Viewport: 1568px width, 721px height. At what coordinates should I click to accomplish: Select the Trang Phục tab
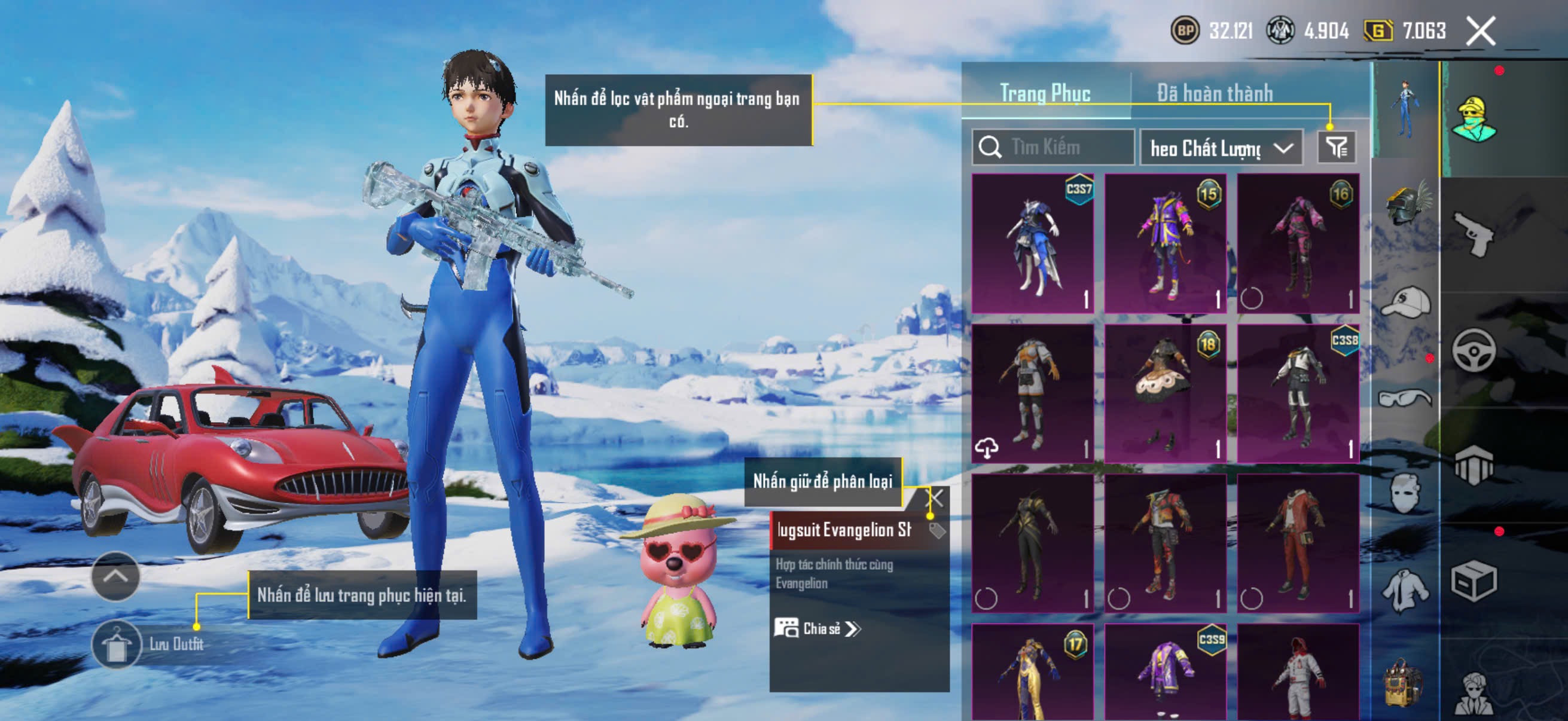pos(1045,93)
